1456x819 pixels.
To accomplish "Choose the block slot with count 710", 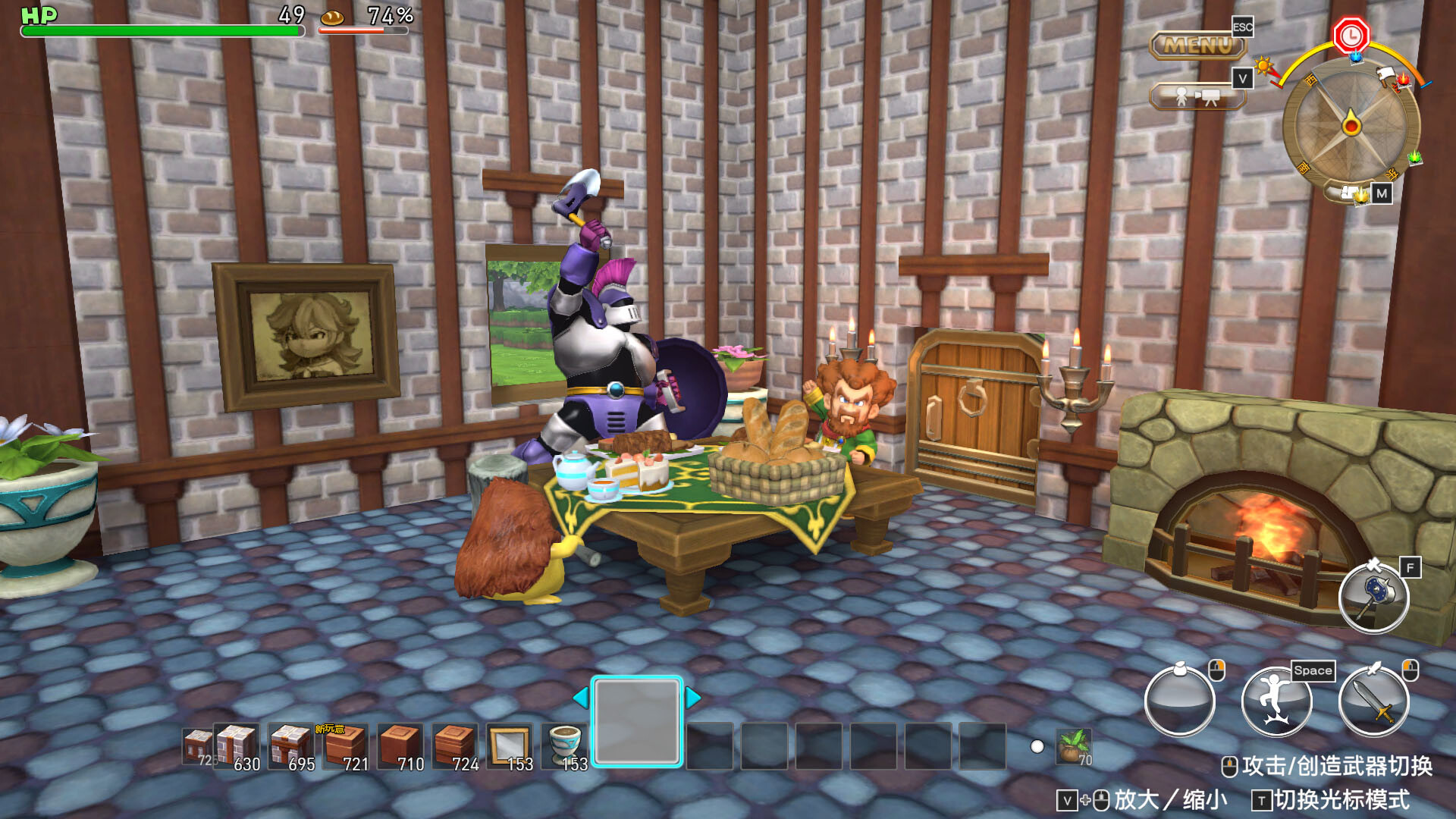I will [400, 747].
